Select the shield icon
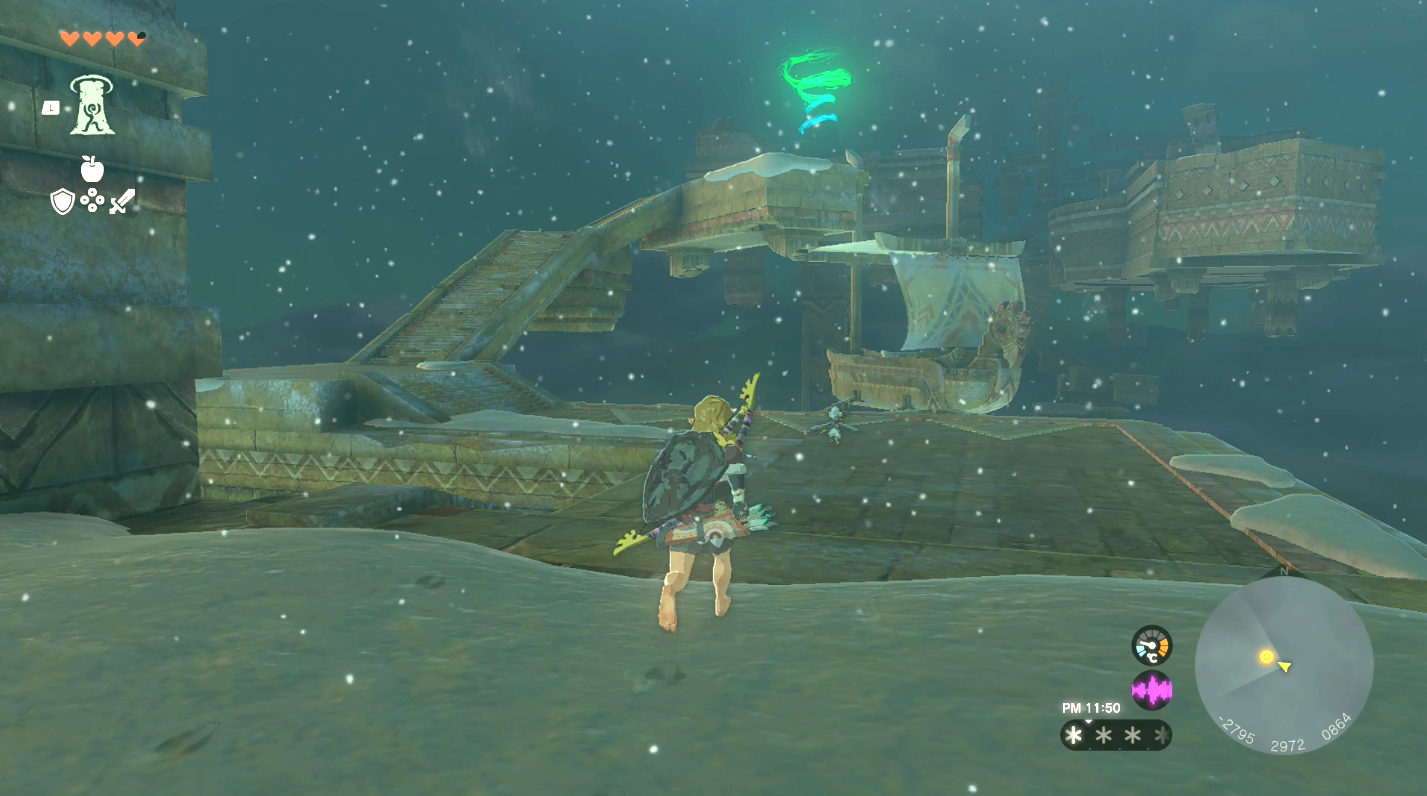The image size is (1427, 796). point(62,202)
